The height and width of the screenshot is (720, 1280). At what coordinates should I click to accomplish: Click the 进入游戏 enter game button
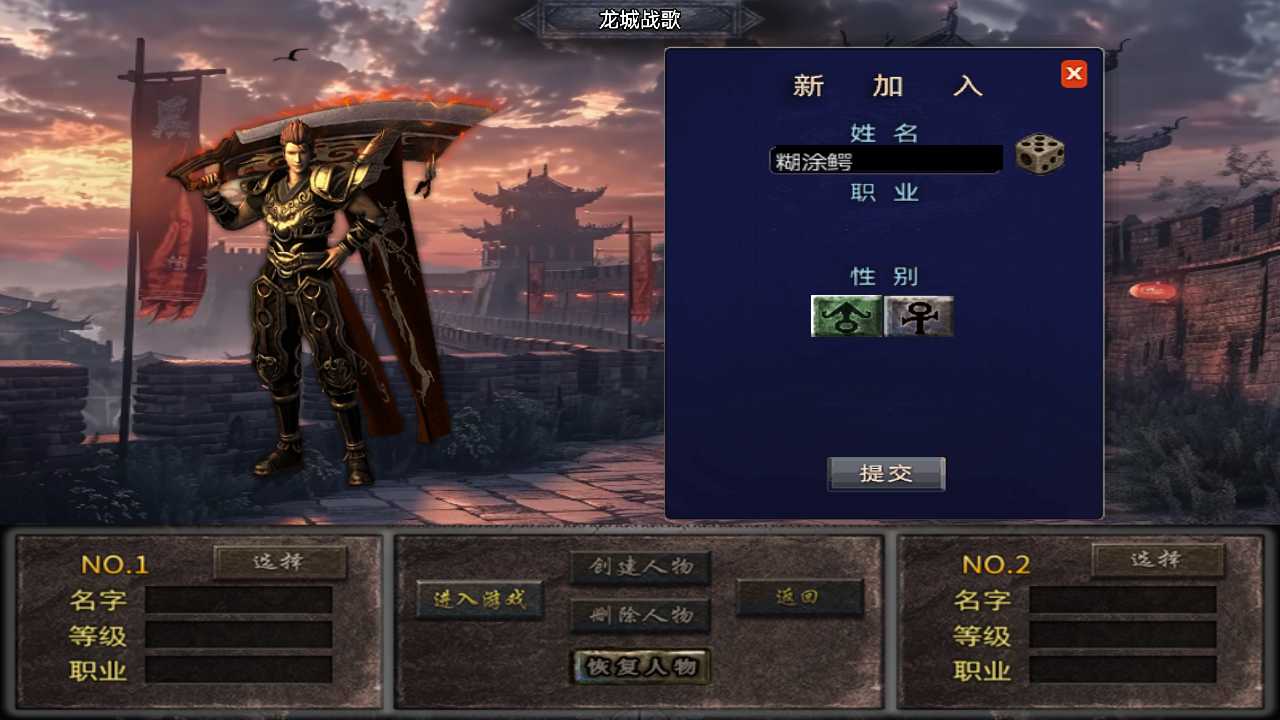479,600
